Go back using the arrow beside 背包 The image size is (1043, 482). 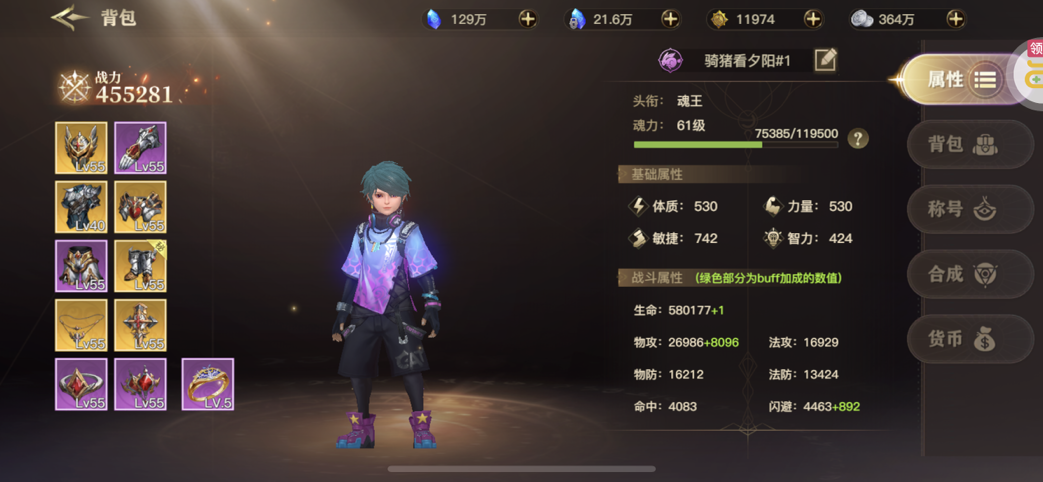pos(70,18)
